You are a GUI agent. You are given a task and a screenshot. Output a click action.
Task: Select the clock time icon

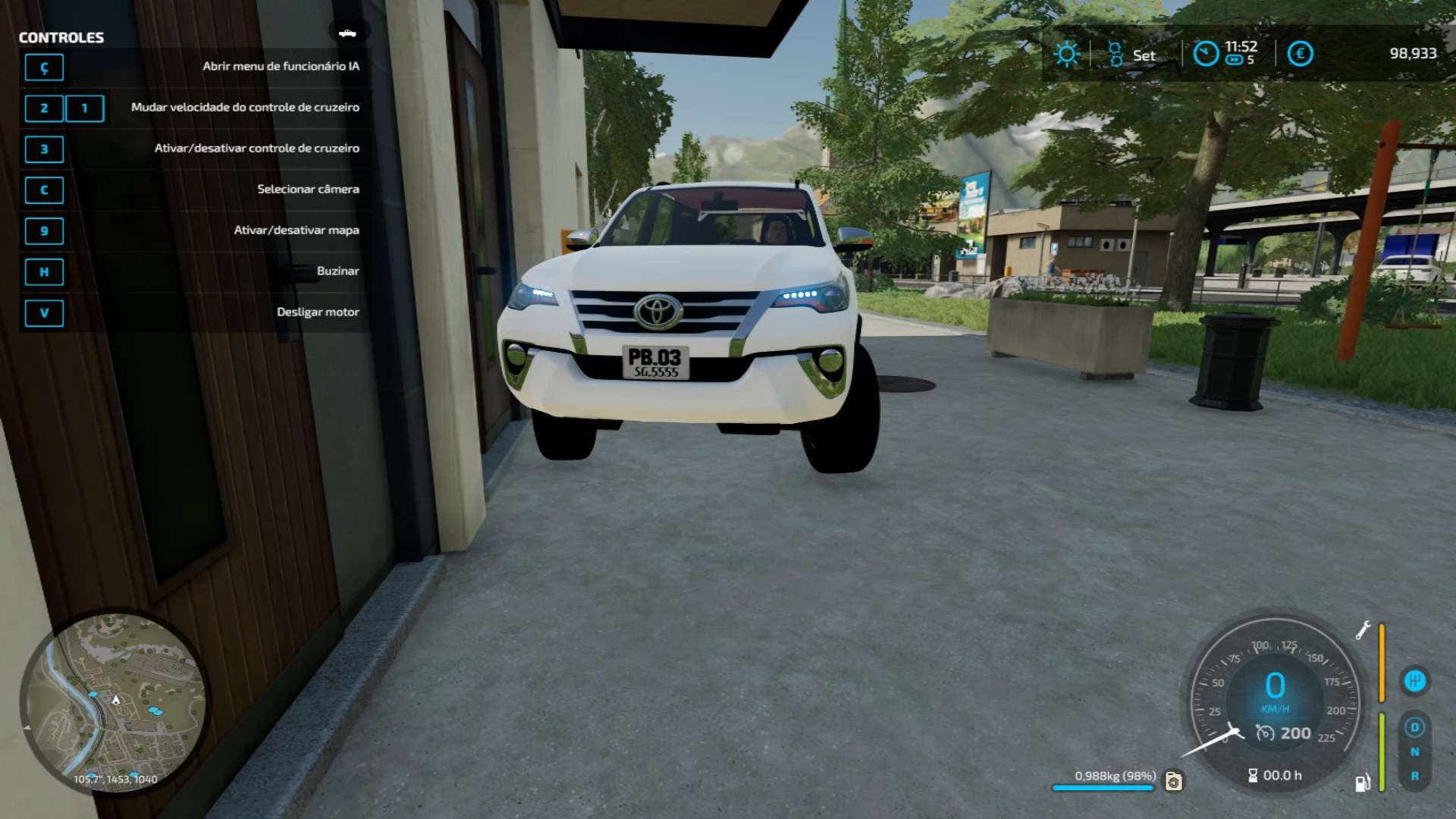click(1206, 54)
